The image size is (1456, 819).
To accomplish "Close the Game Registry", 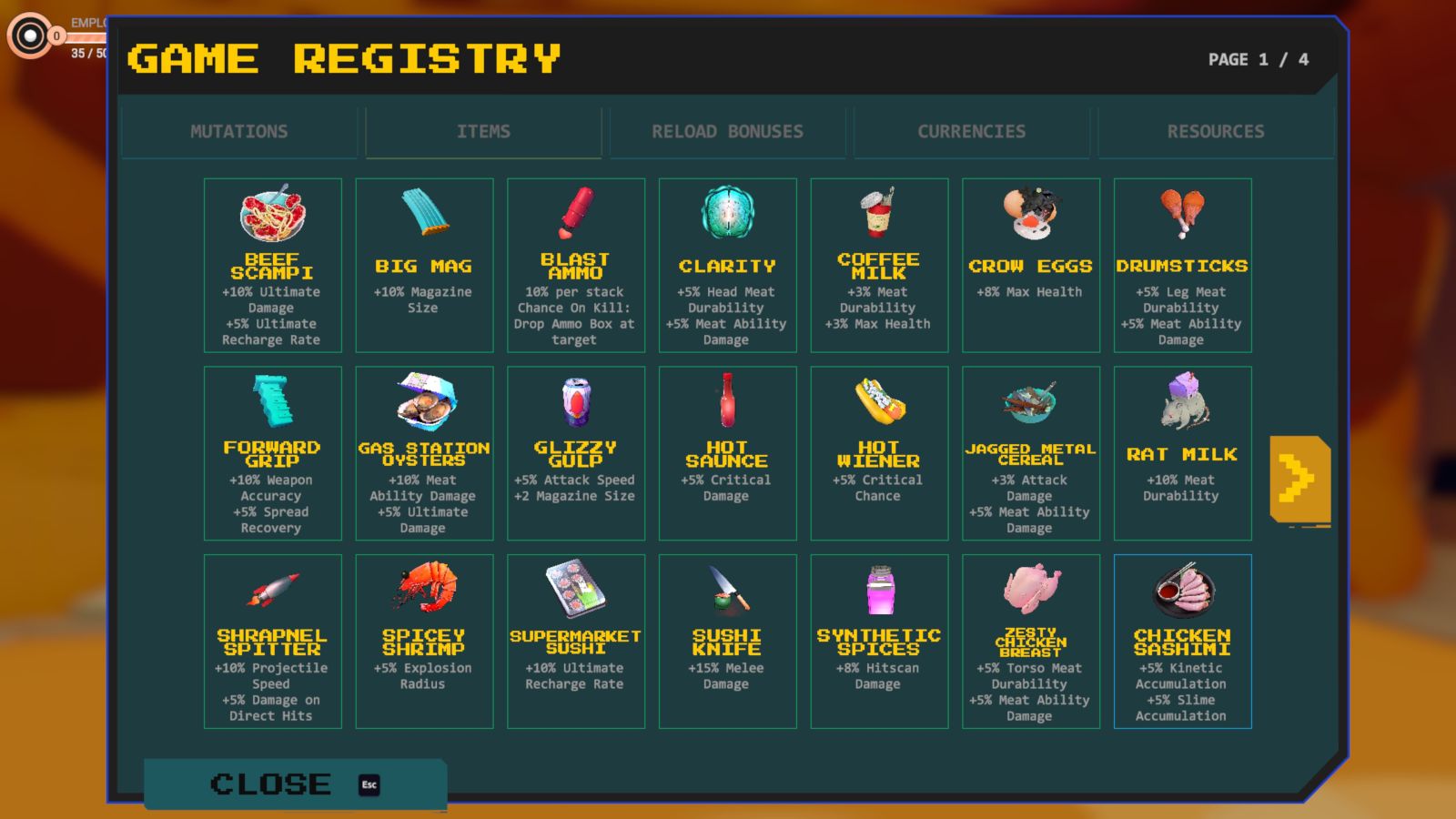I will 294,784.
